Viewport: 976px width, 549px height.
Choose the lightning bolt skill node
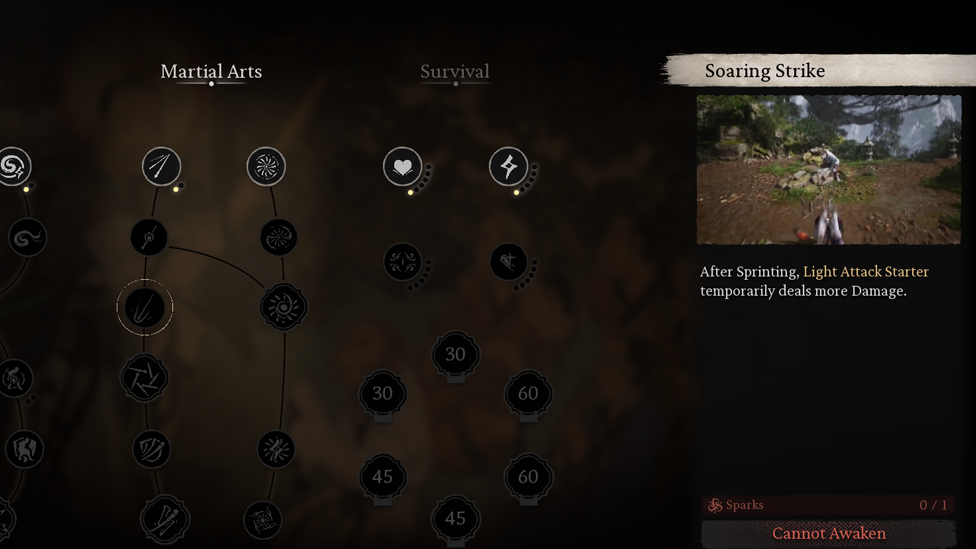coord(508,167)
